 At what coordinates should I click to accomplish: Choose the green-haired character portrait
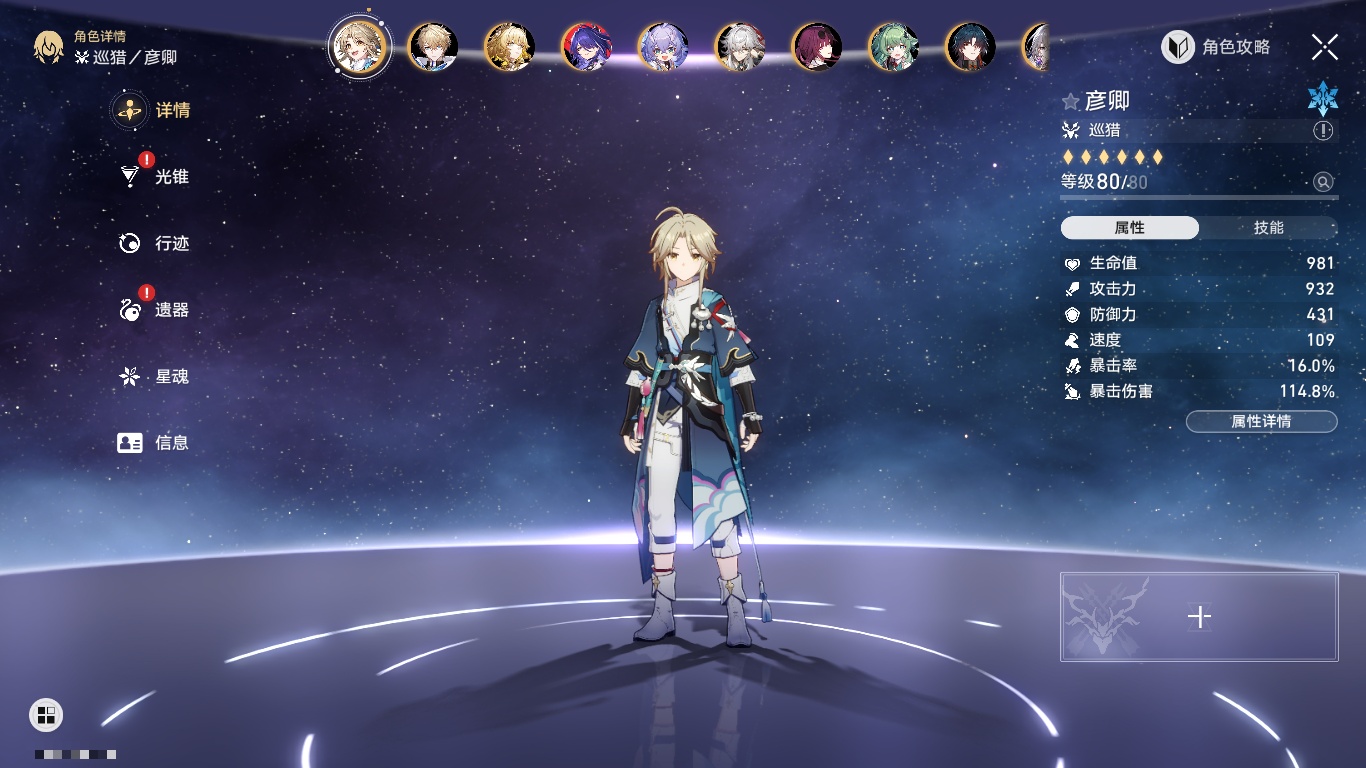click(893, 47)
